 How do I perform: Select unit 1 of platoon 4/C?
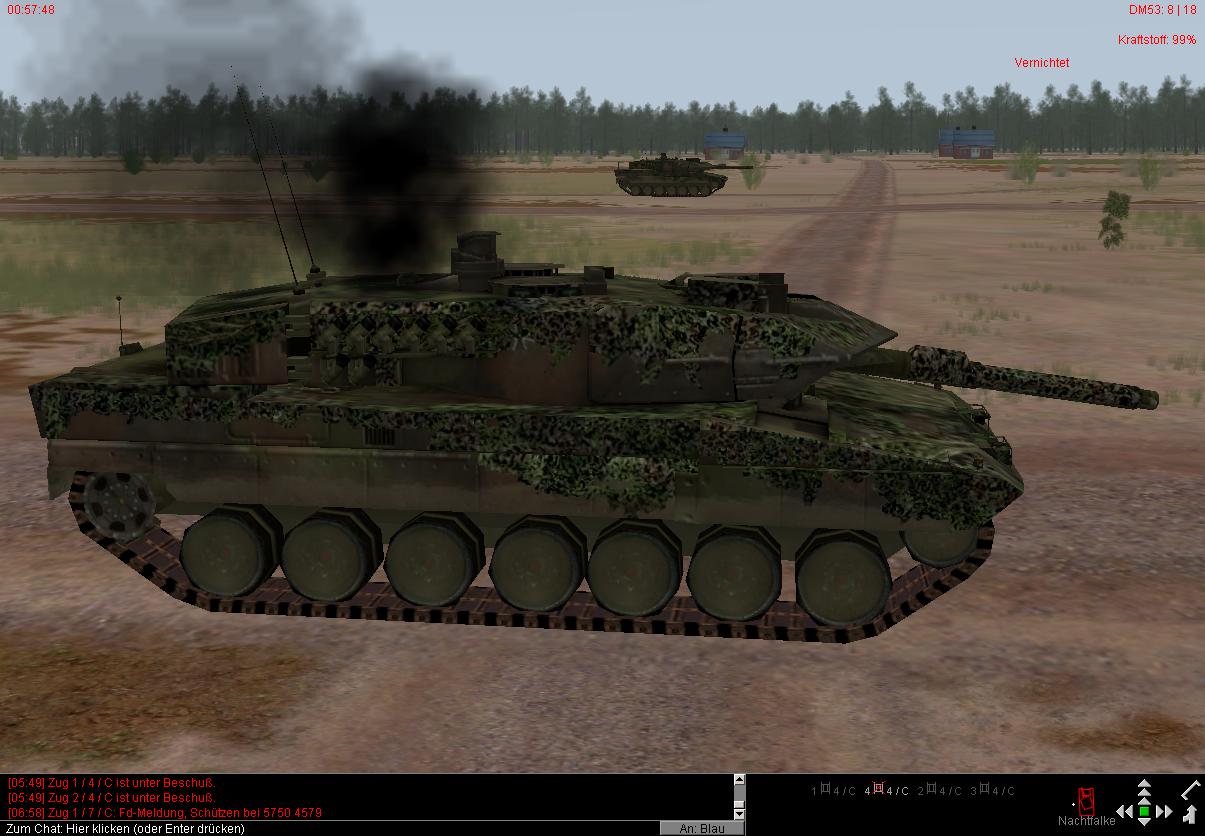point(833,791)
